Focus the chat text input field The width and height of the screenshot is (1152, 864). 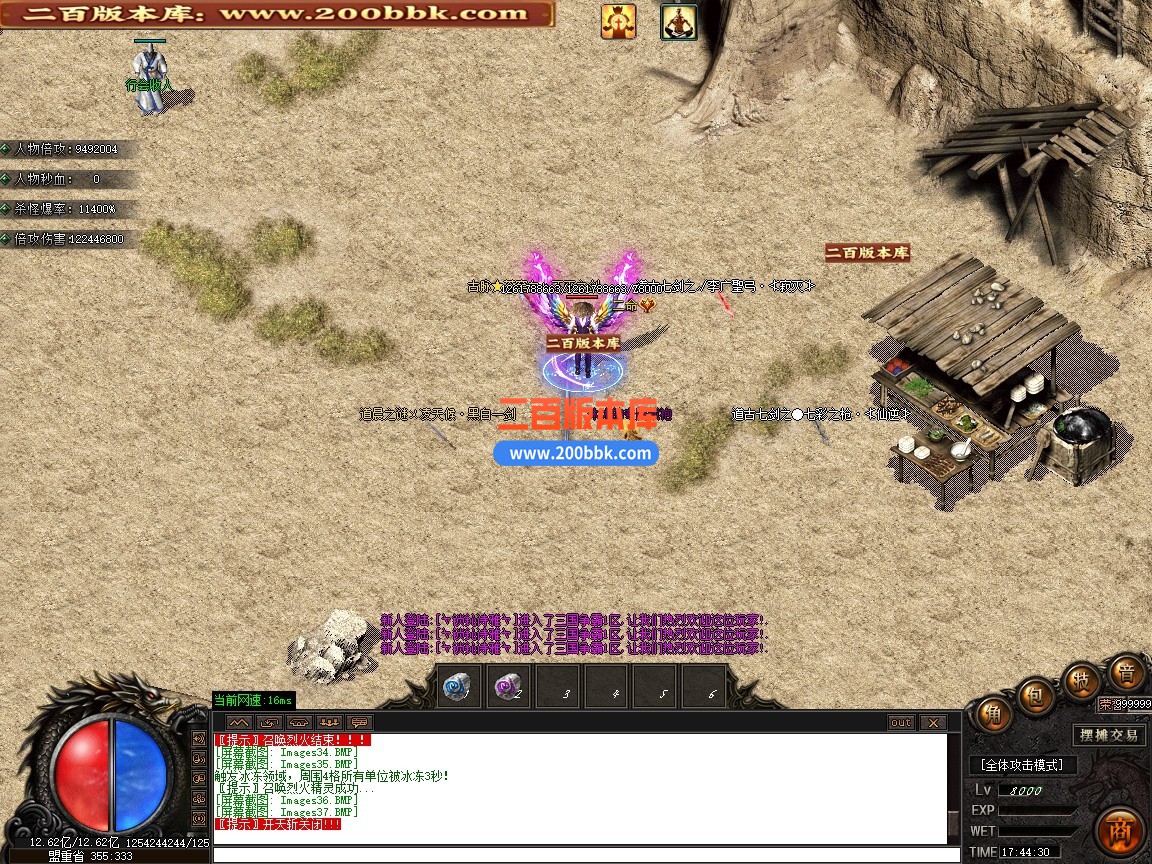click(580, 854)
